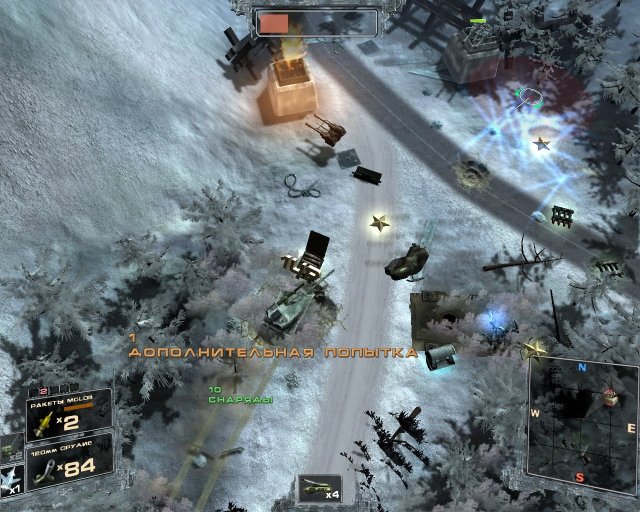Select the MCLOS rockets weapon panel

68,415
